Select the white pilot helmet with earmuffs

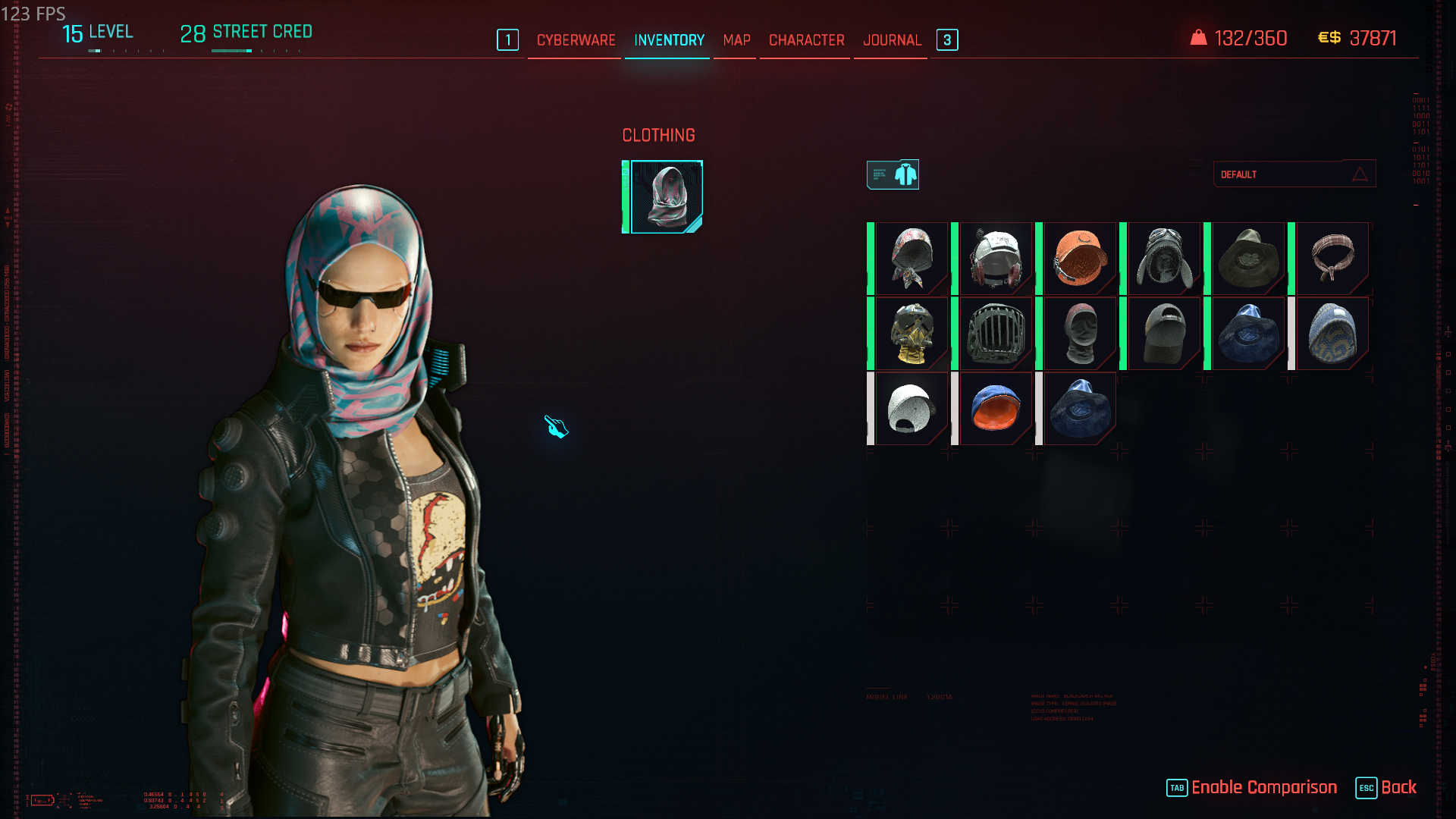tap(995, 259)
